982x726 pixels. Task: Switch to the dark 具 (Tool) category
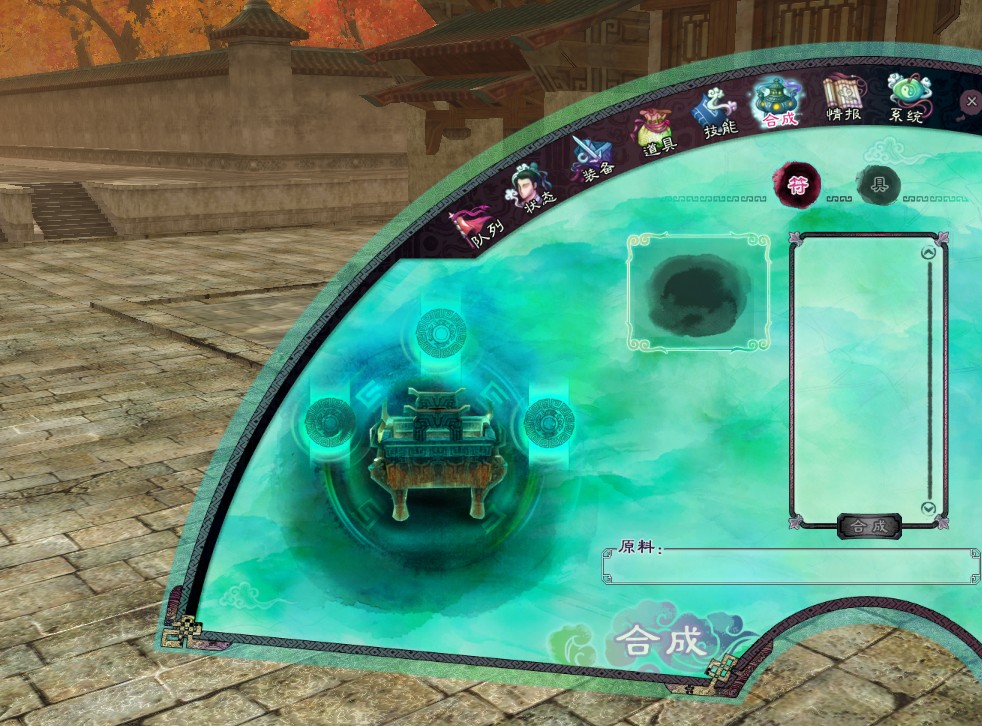[879, 185]
